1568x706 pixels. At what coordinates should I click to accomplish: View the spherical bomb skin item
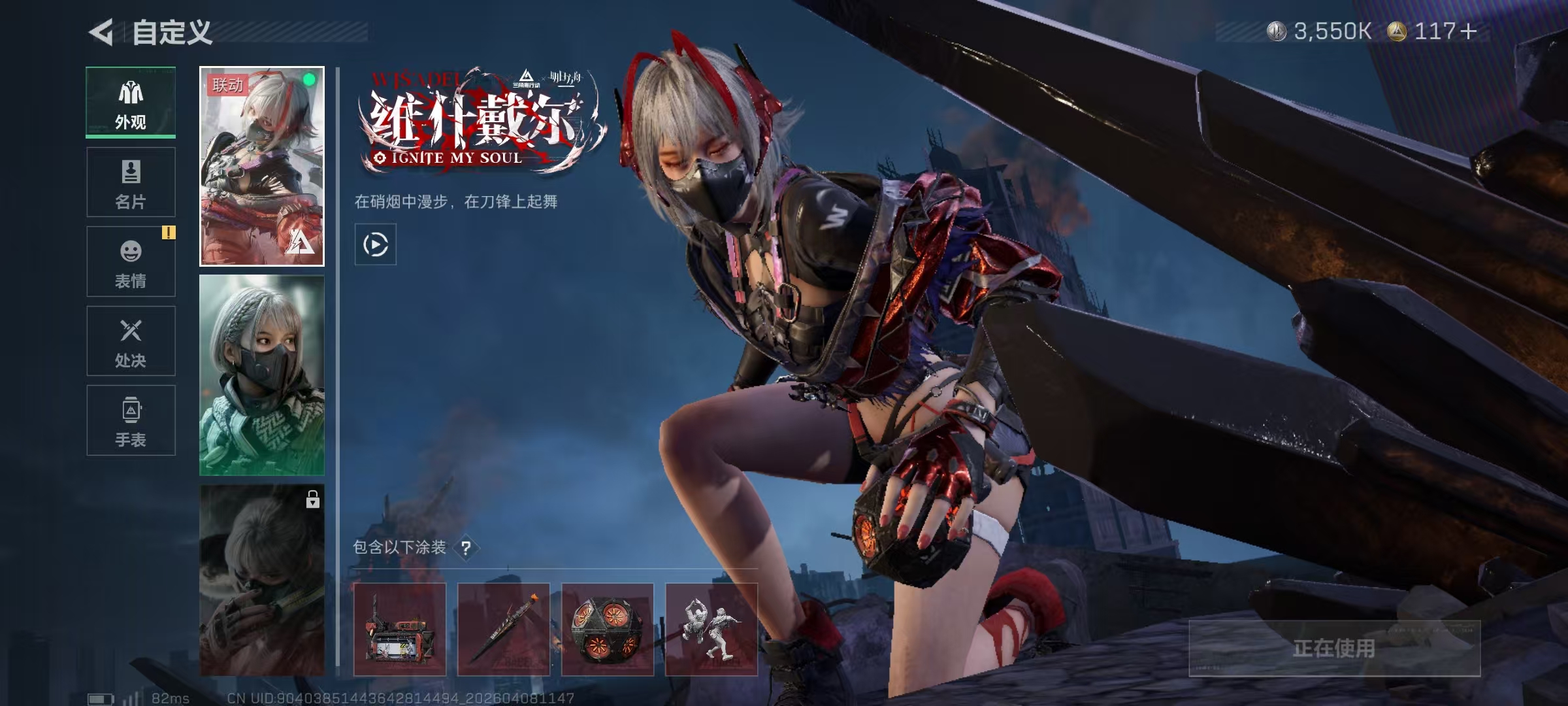coord(608,630)
